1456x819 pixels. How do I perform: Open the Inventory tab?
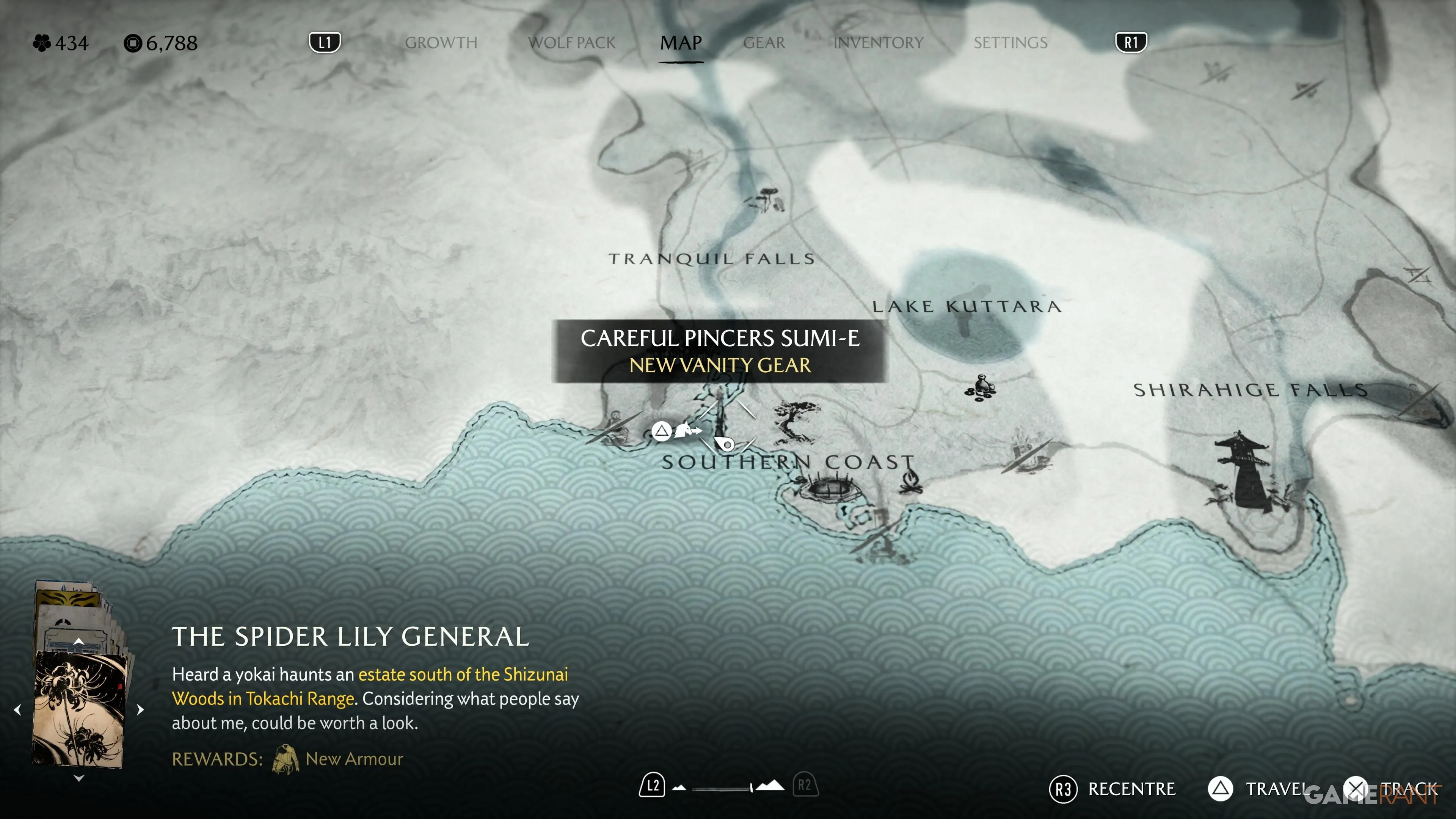coord(878,43)
